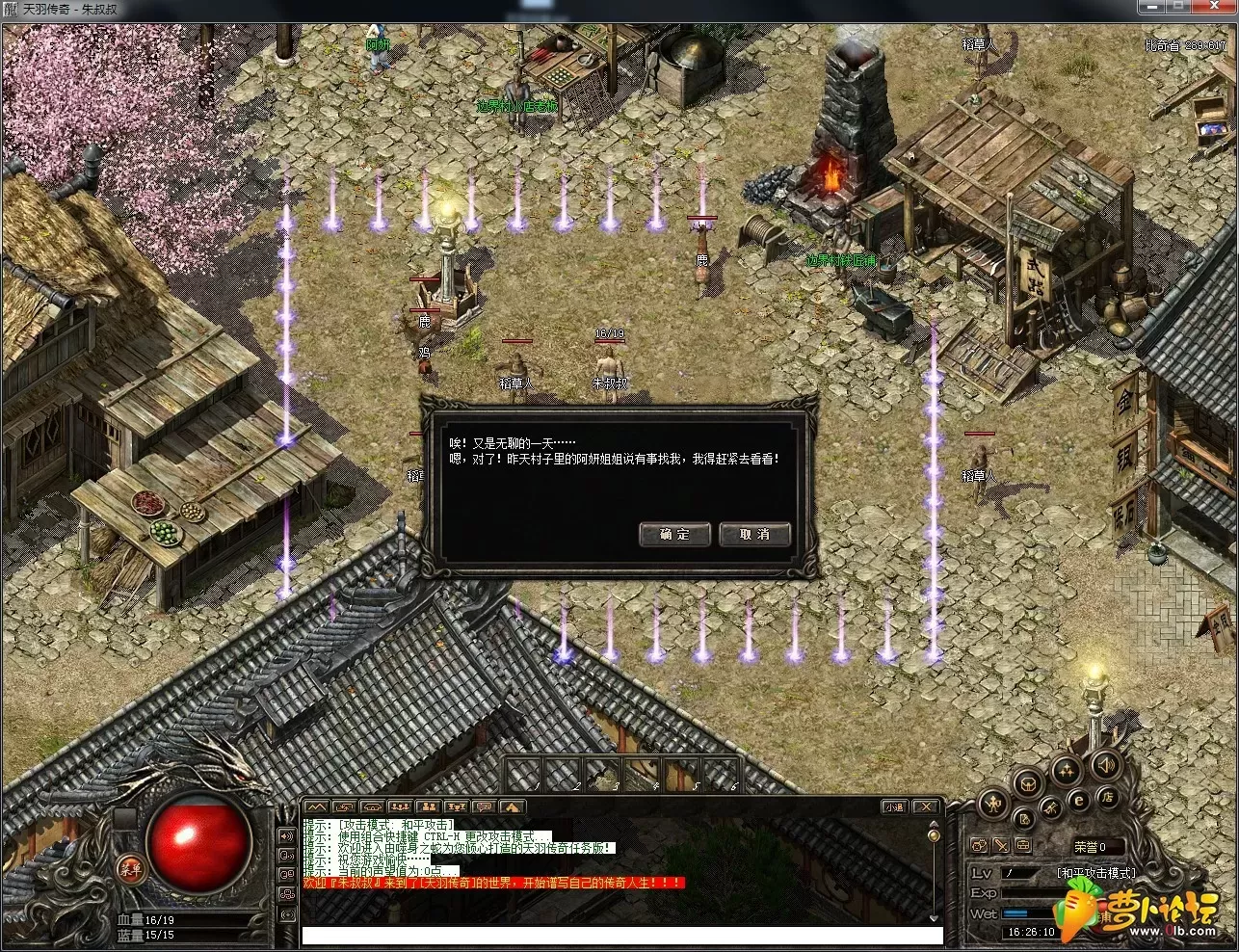
Task: Click the 和 peace mode round icon
Action: [x=993, y=803]
